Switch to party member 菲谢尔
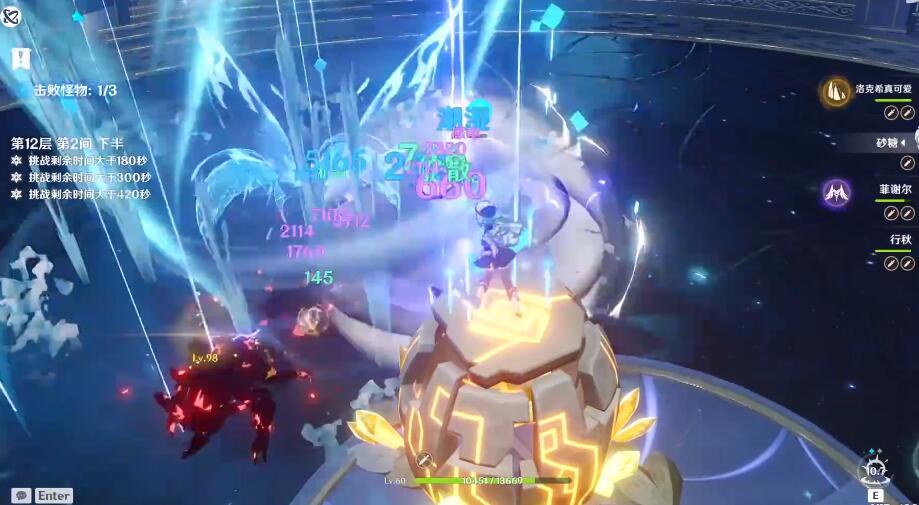The image size is (919, 505). [895, 188]
